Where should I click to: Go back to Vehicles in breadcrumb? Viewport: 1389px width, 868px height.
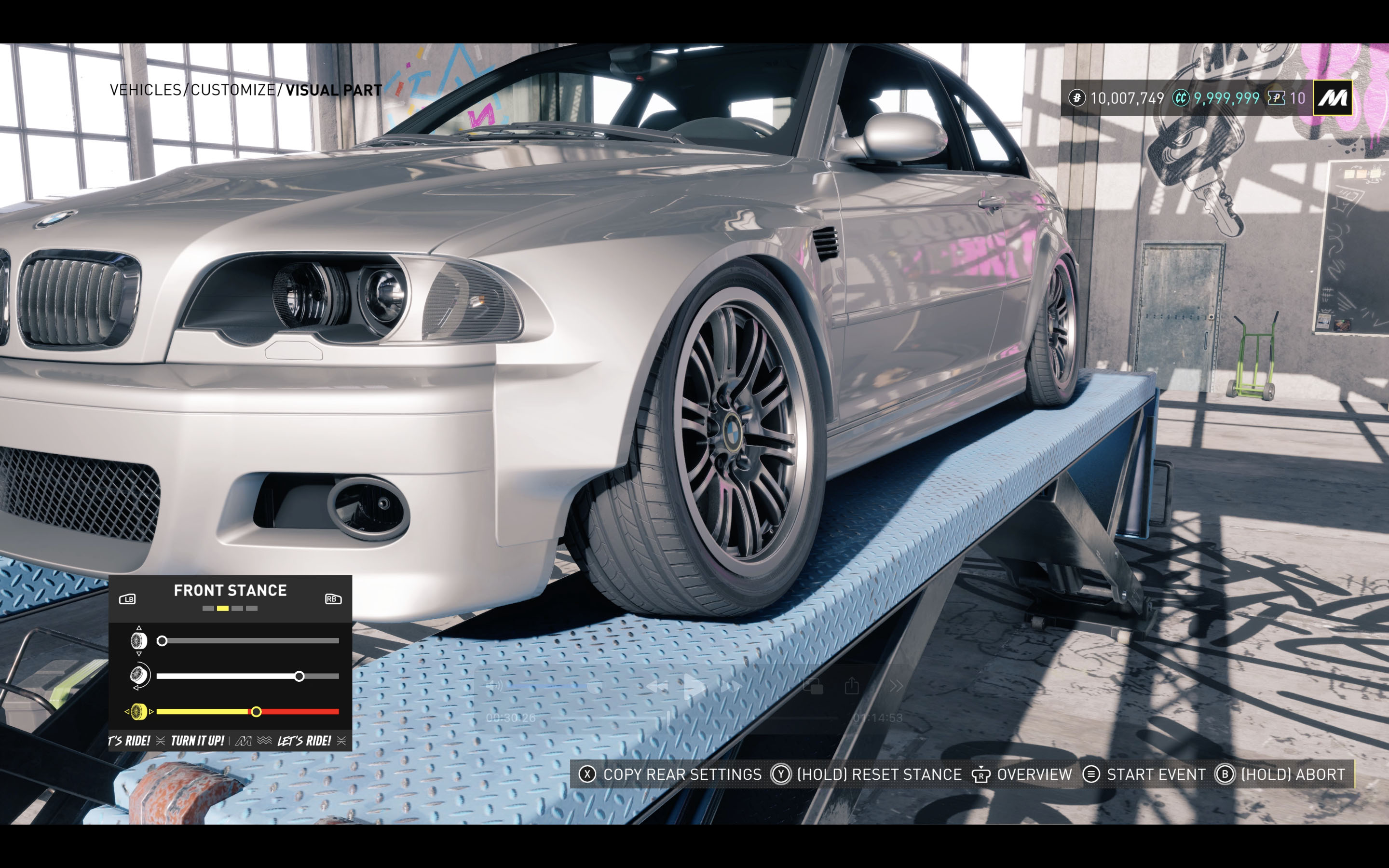coord(145,90)
